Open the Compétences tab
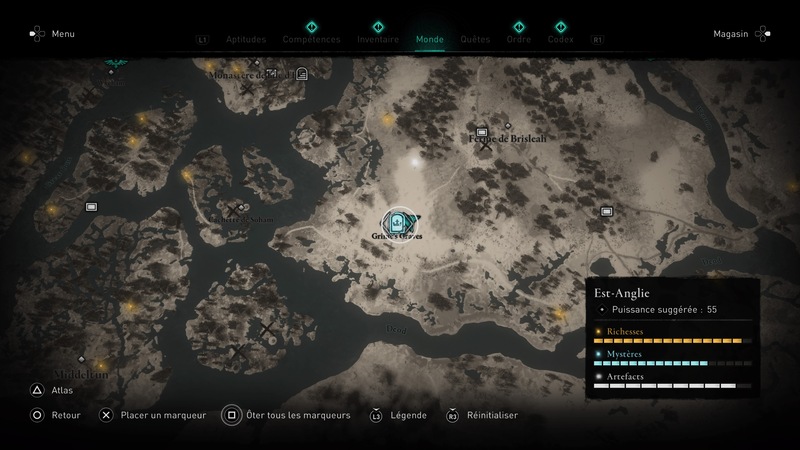This screenshot has width=800, height=450. [x=311, y=40]
